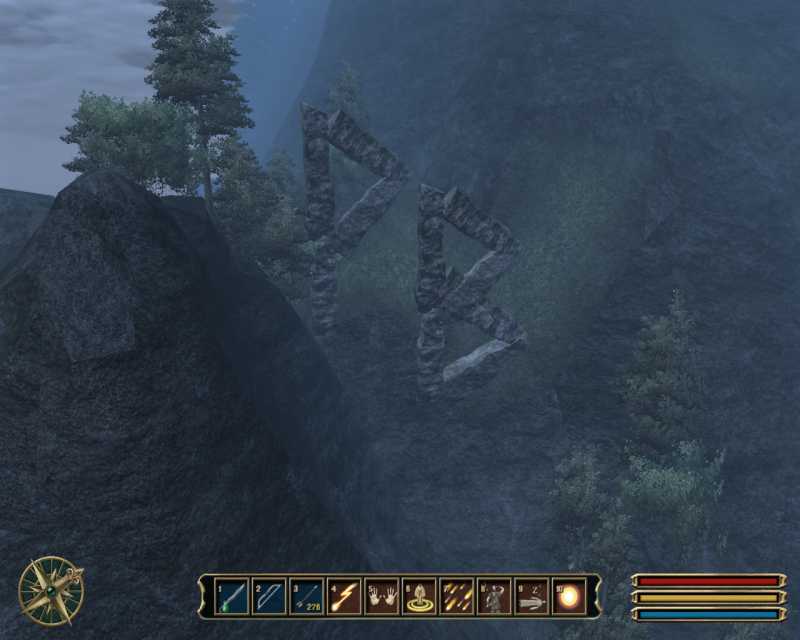Activate the falling fire streaks spell
The width and height of the screenshot is (800, 640).
click(x=456, y=597)
